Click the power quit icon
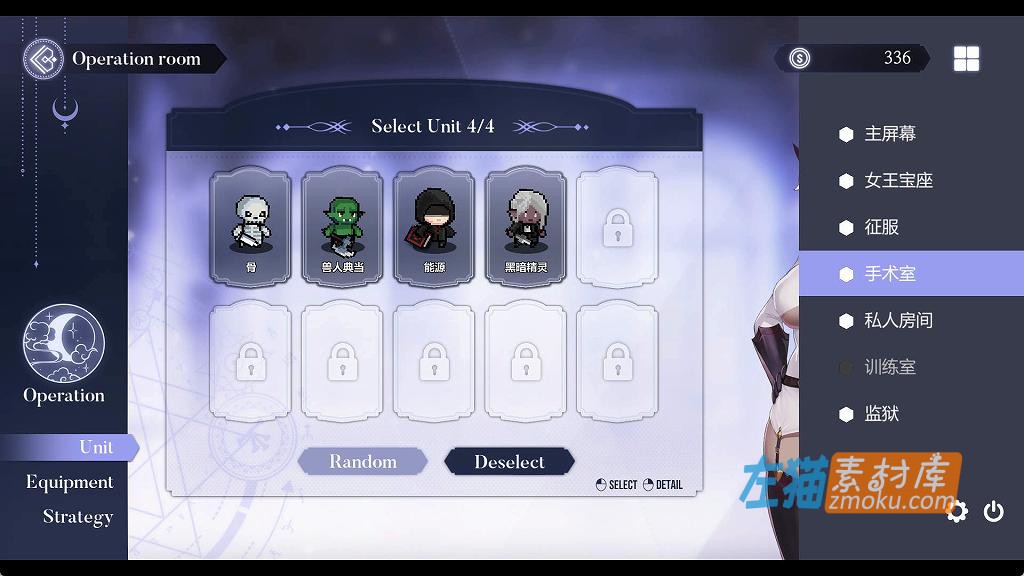1024x576 pixels. pos(993,512)
